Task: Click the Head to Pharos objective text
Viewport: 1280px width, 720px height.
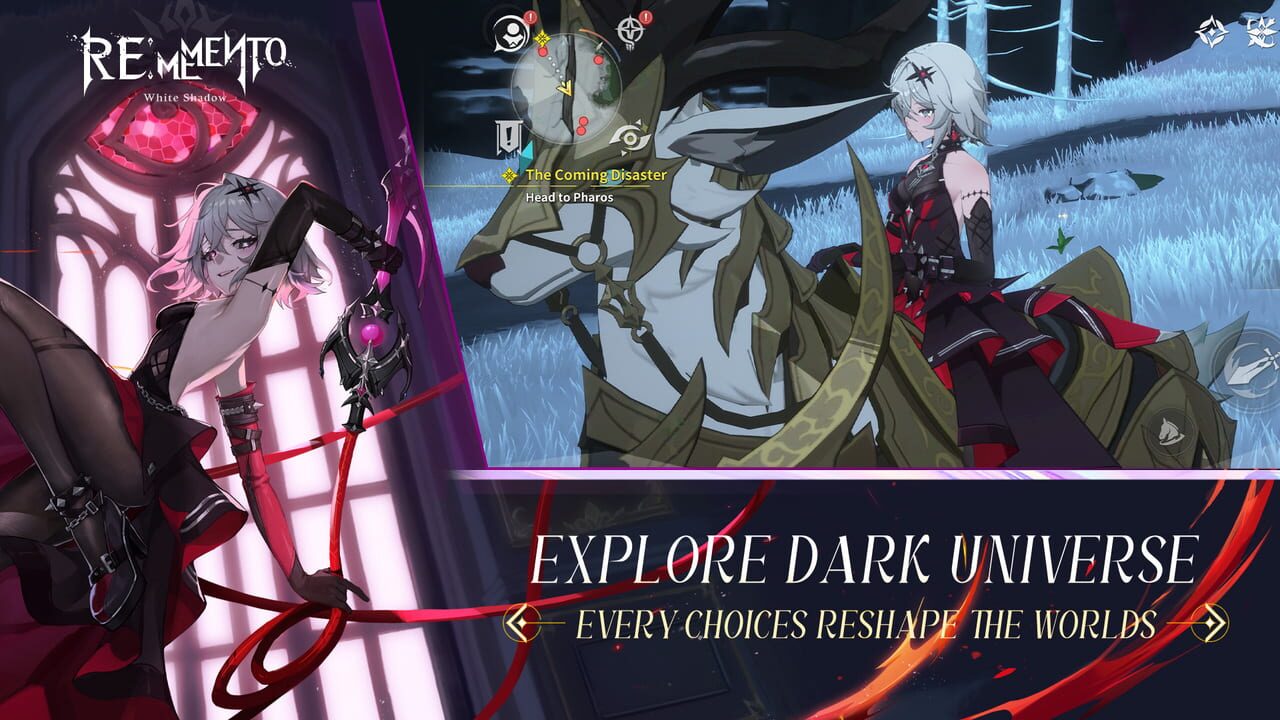Action: coord(569,196)
